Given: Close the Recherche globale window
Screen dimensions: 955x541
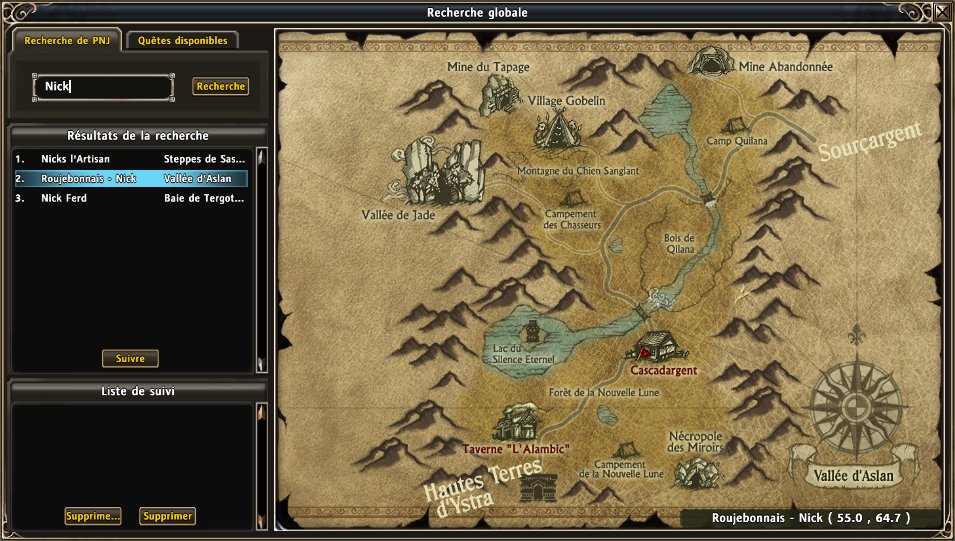Looking at the screenshot, I should (942, 13).
